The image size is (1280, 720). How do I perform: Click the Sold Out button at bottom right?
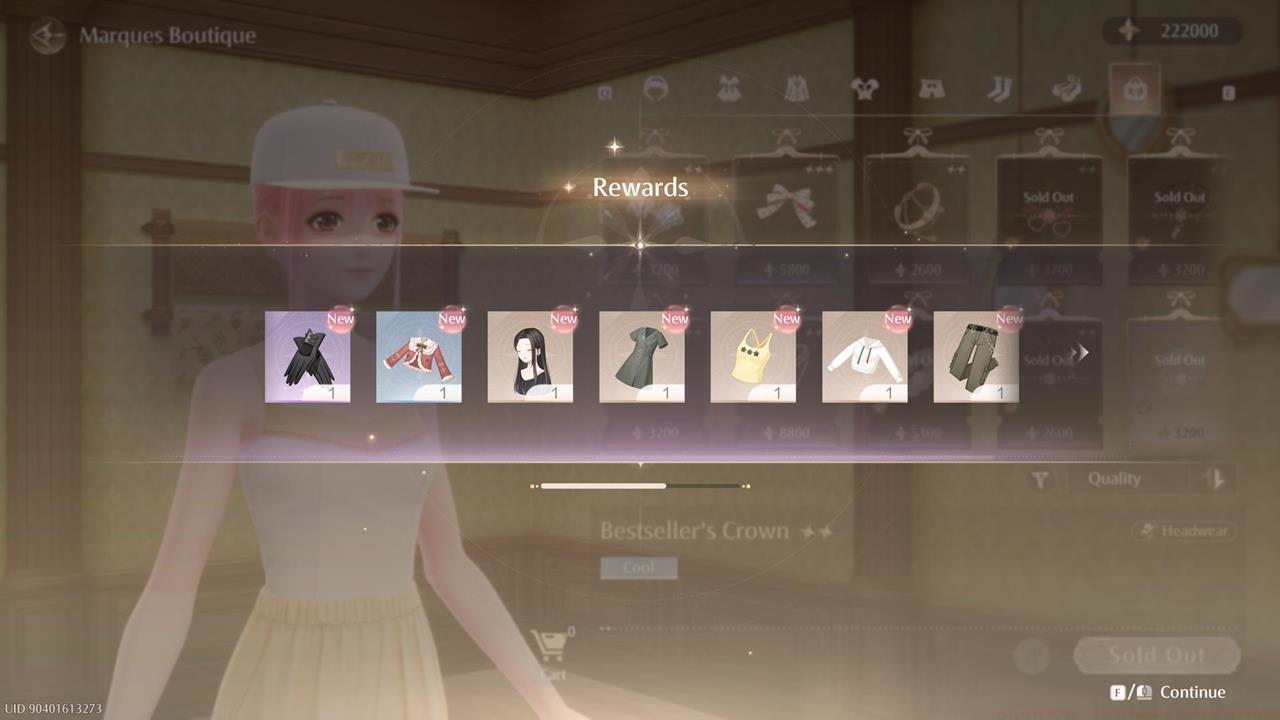[1156, 655]
